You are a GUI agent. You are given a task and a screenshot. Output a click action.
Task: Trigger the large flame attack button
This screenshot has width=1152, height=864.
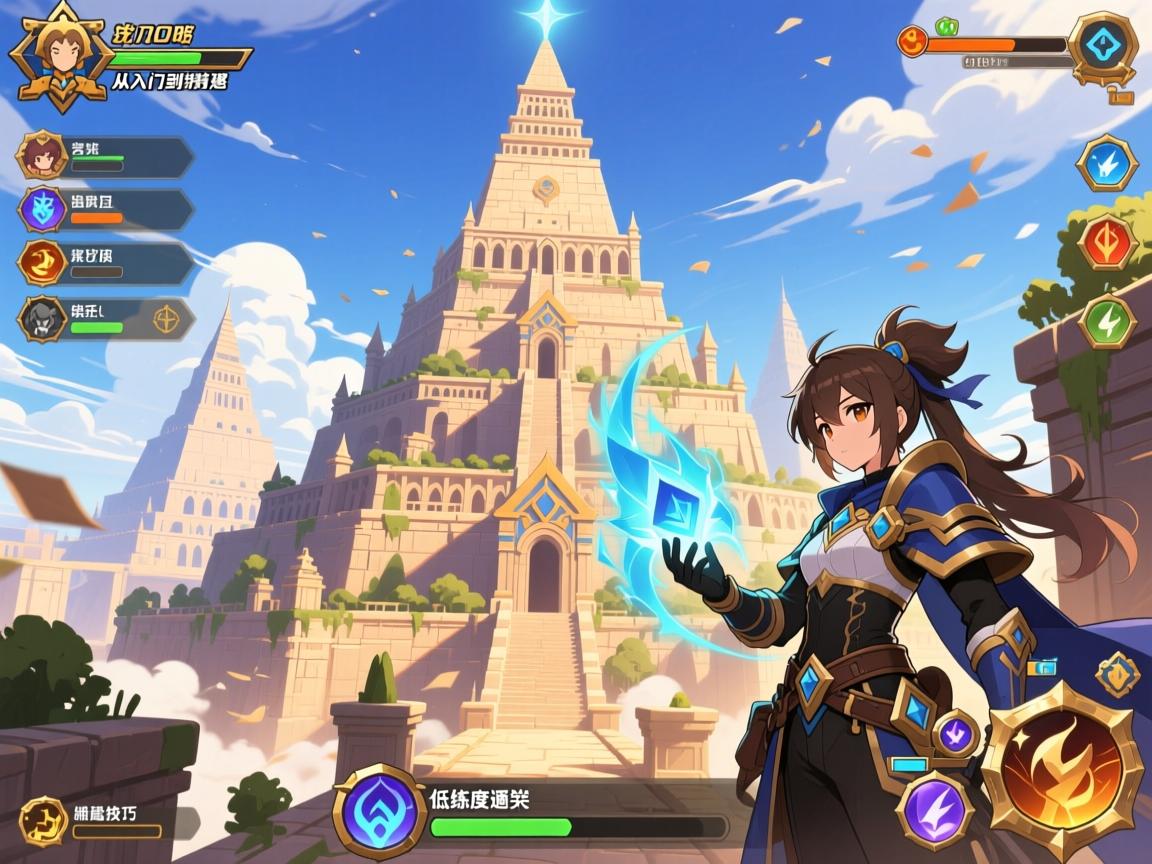pos(1061,770)
